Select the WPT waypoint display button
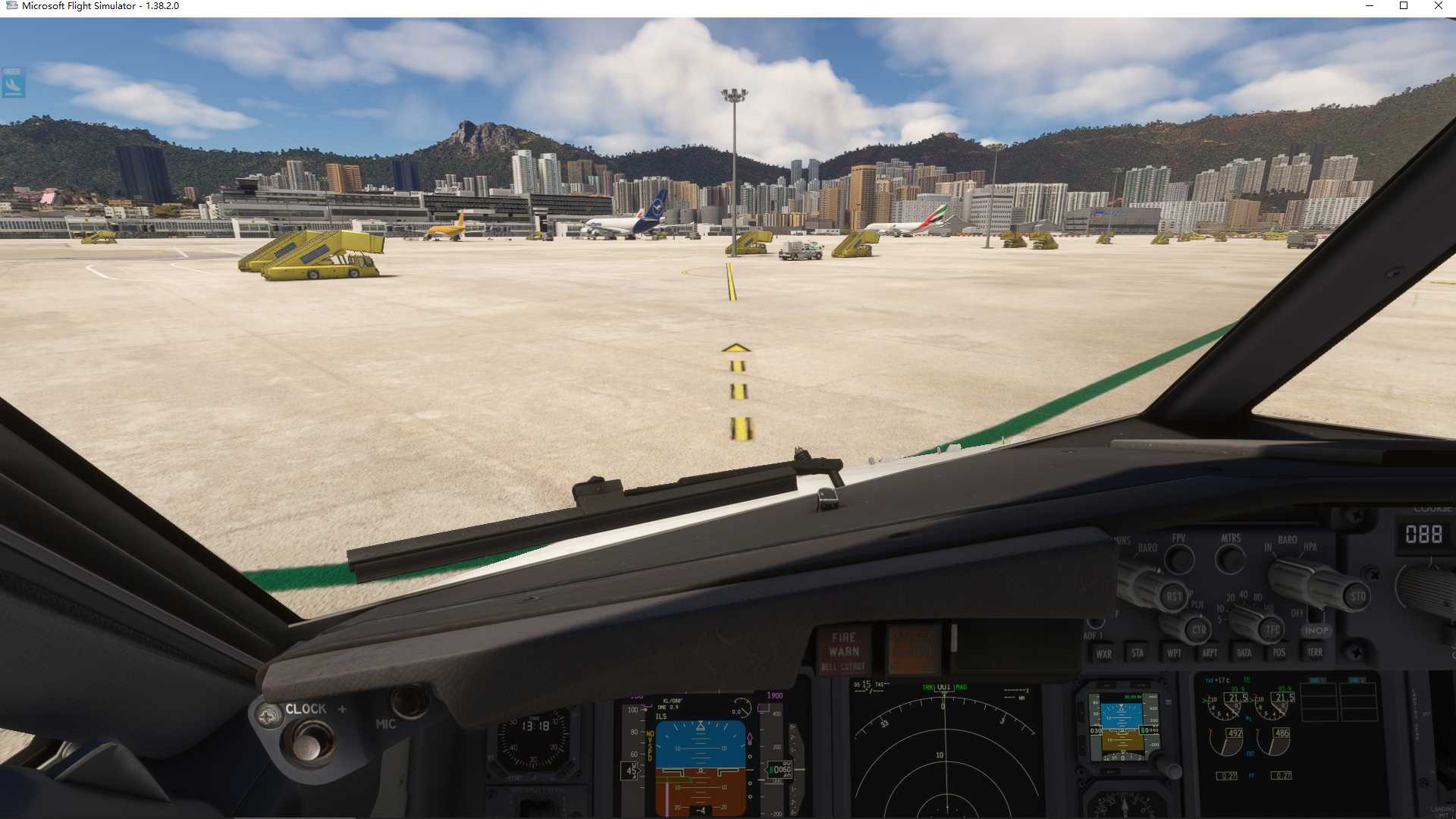This screenshot has height=819, width=1456. tap(1175, 653)
